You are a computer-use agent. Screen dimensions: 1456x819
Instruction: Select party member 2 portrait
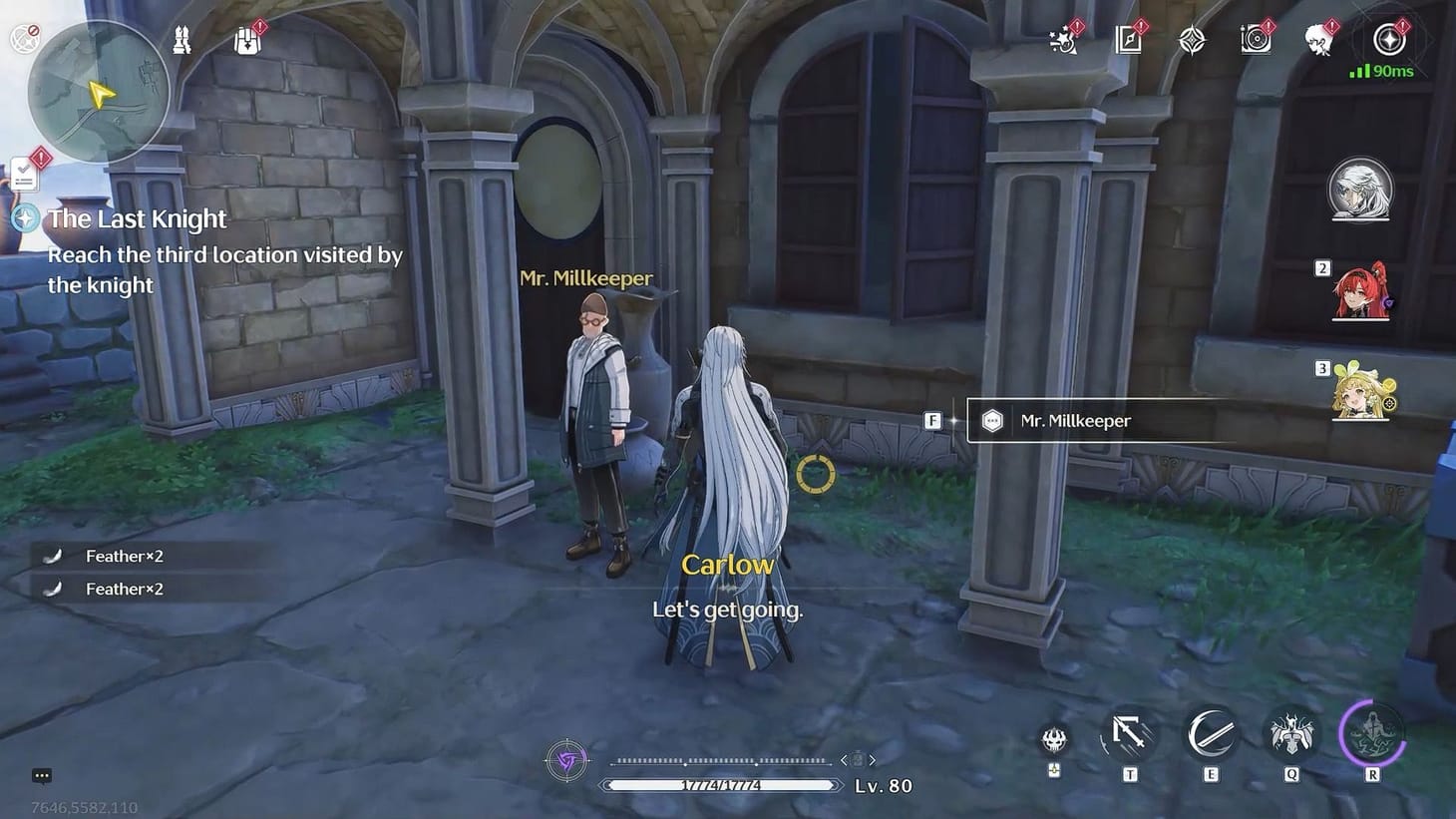(1362, 292)
